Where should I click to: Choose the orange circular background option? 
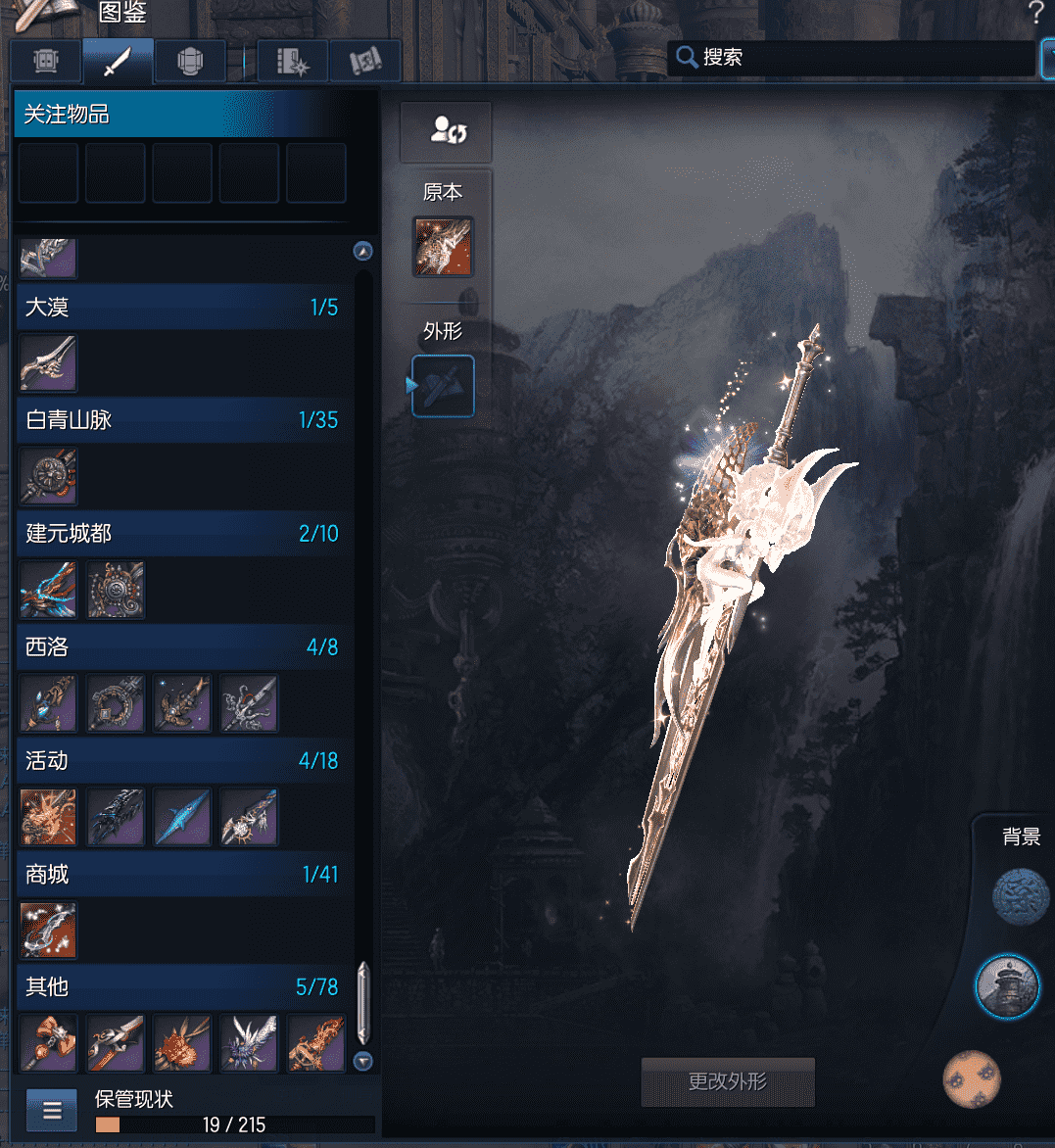[972, 1078]
